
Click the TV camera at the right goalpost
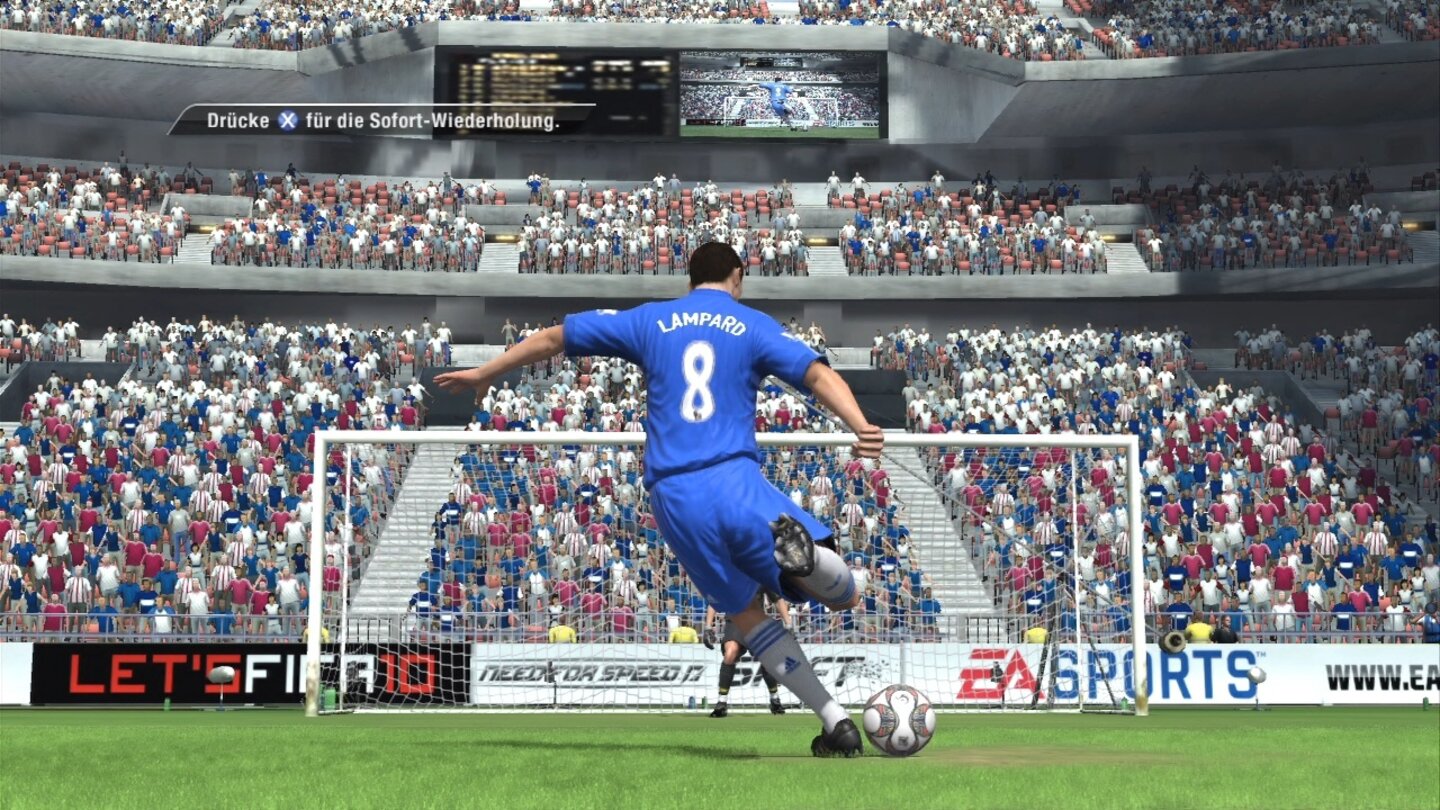coord(1171,640)
